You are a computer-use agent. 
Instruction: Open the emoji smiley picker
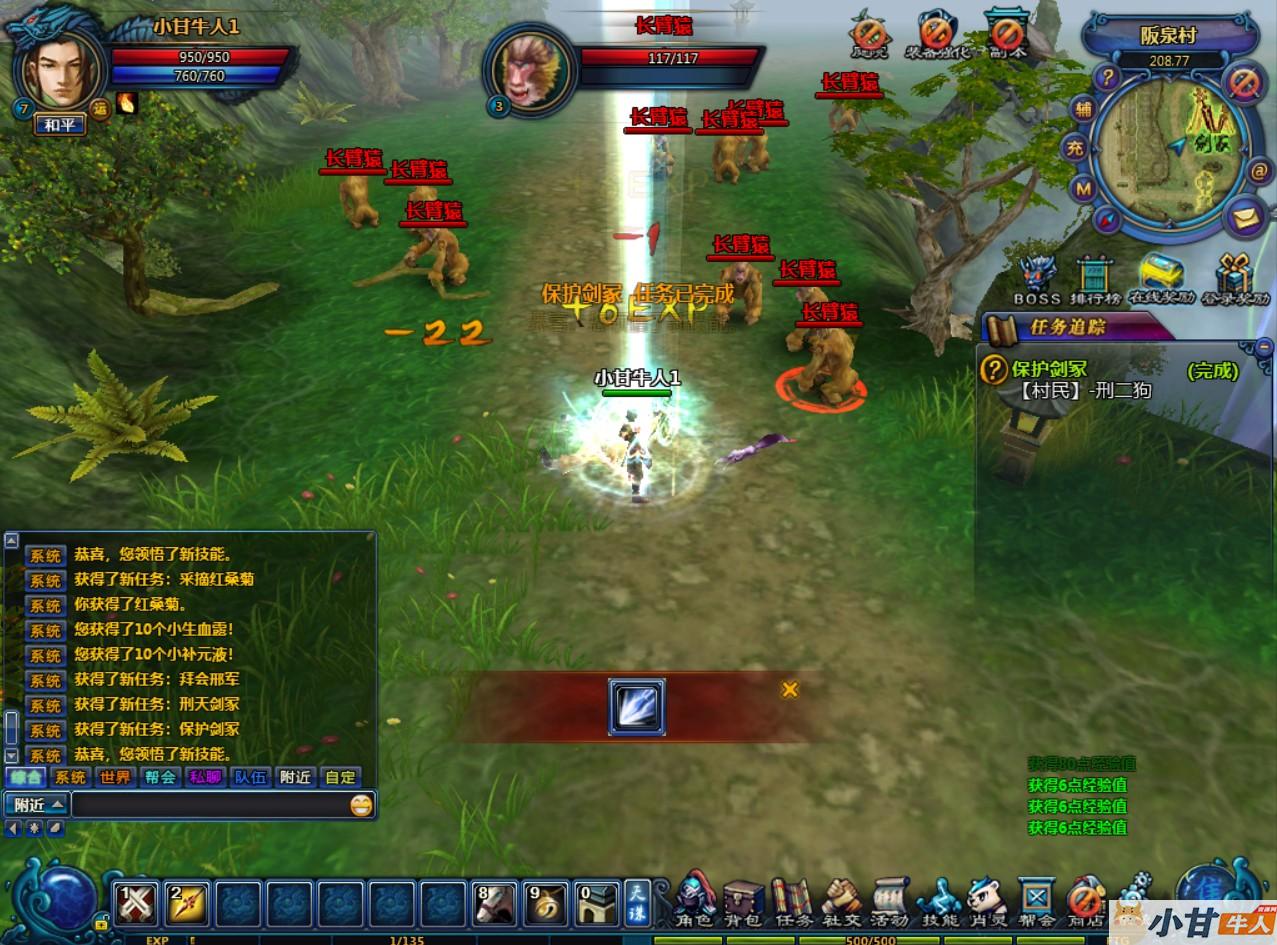tap(361, 804)
